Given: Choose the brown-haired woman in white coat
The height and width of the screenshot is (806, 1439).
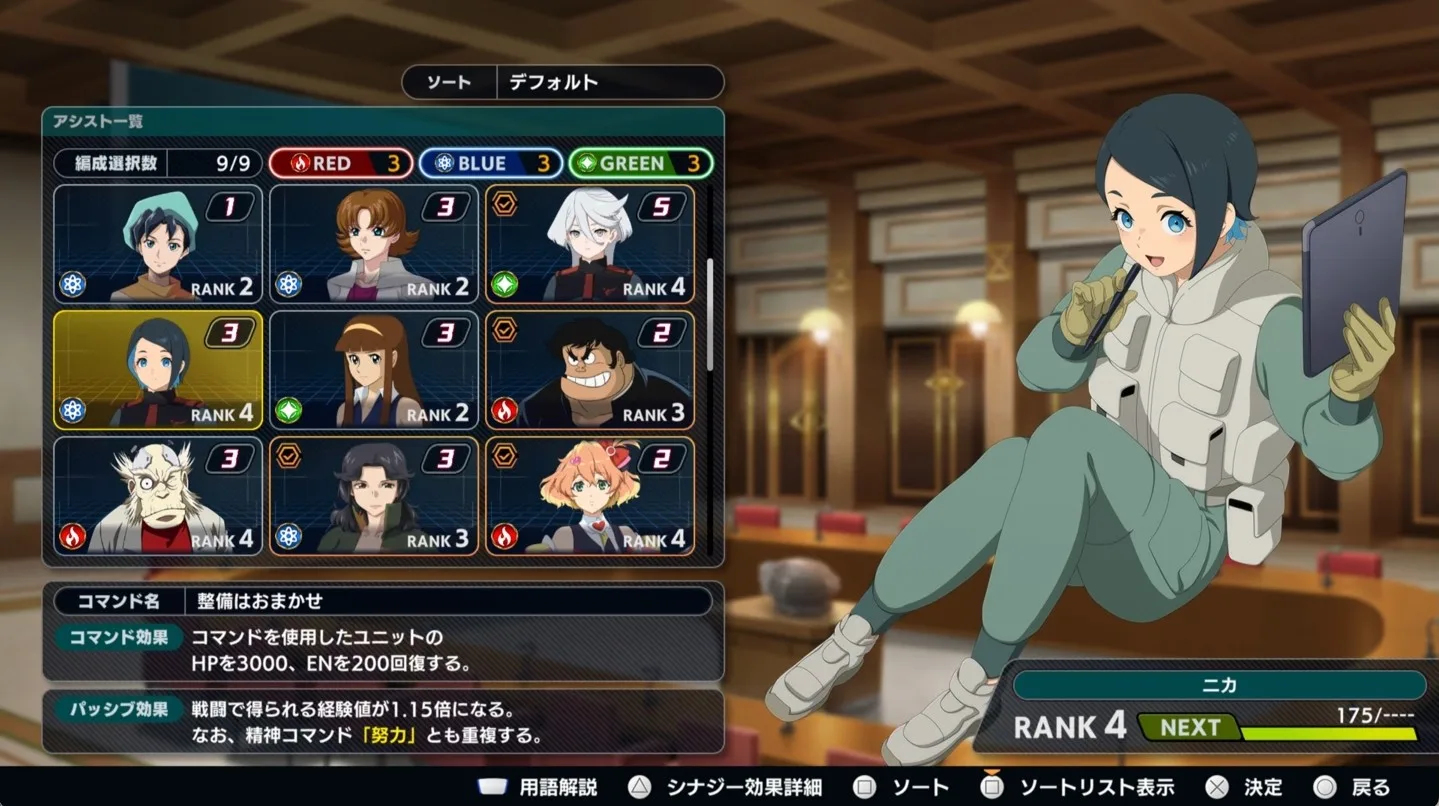Looking at the screenshot, I should click(x=374, y=244).
